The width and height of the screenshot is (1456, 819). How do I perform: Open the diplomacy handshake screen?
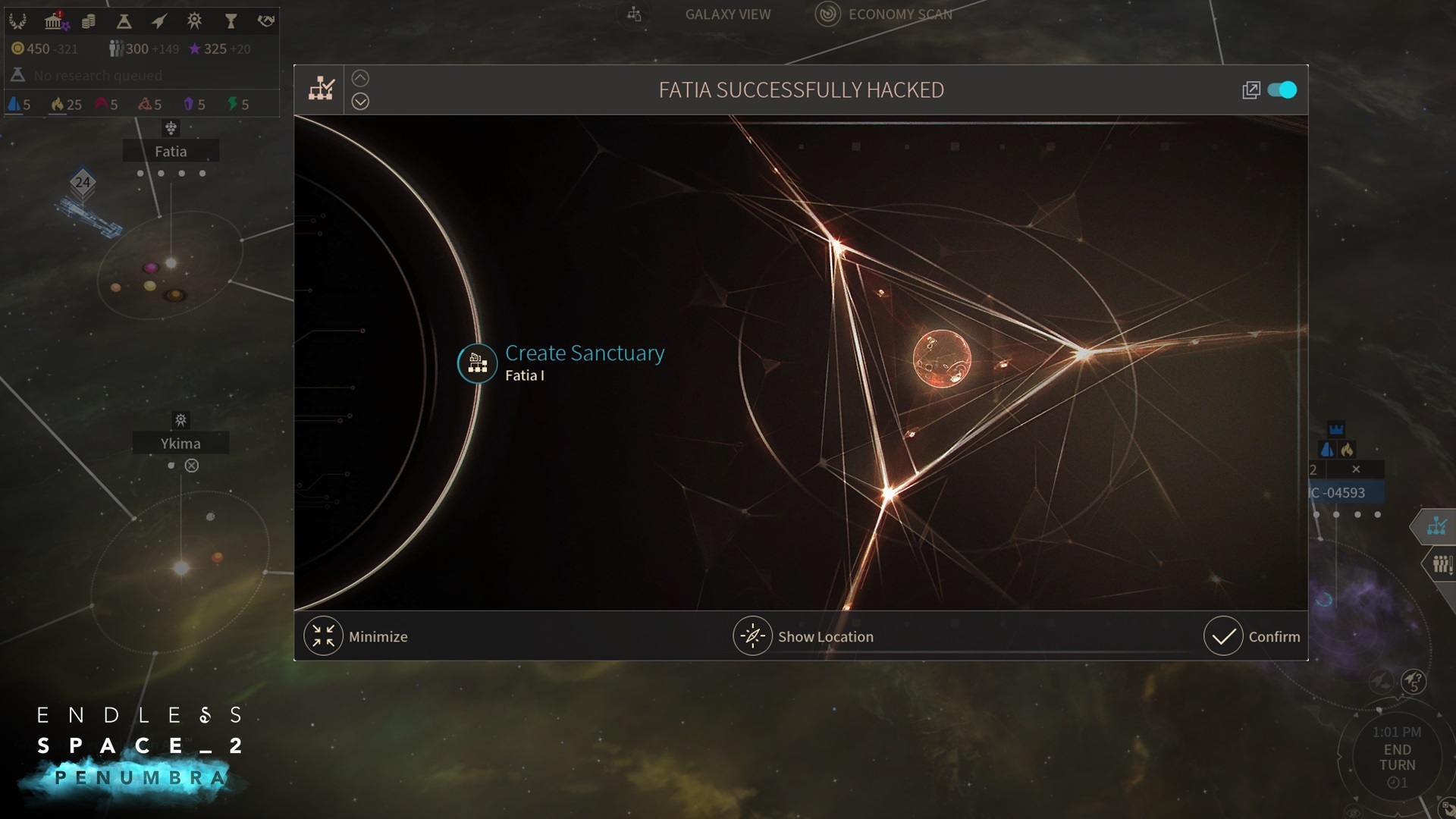coord(265,20)
